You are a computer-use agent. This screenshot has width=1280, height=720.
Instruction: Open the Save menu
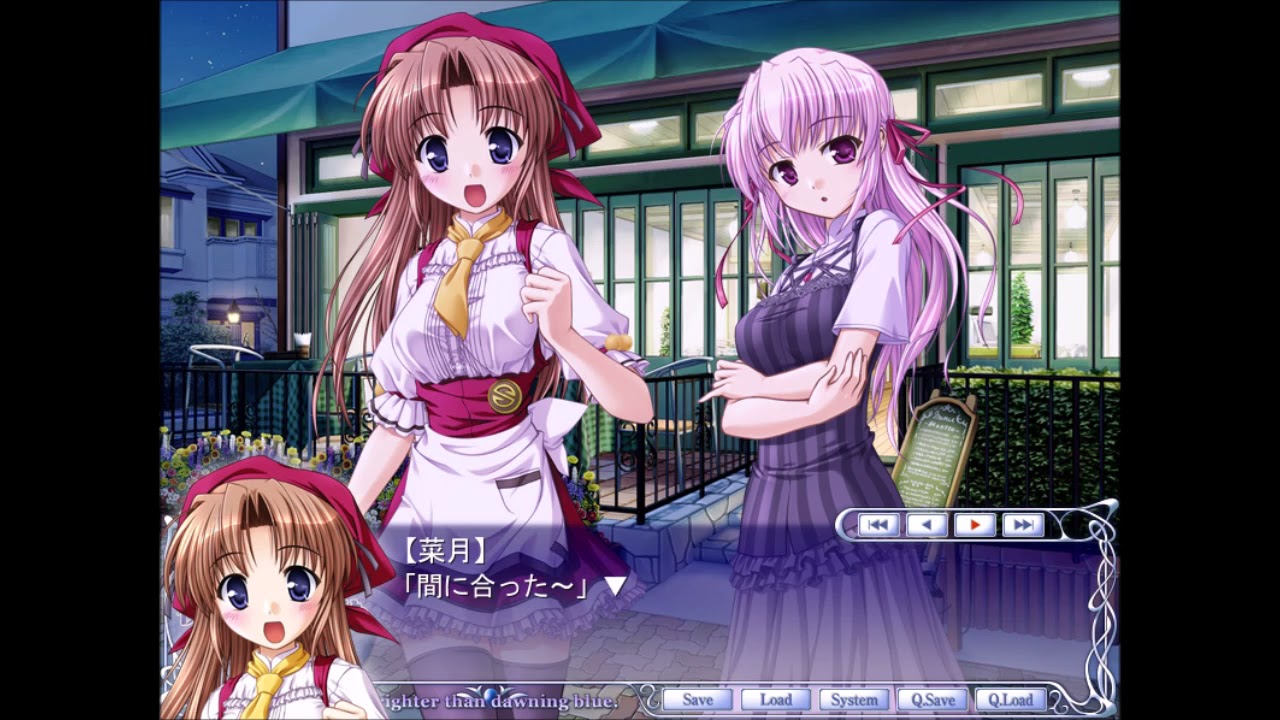click(697, 700)
